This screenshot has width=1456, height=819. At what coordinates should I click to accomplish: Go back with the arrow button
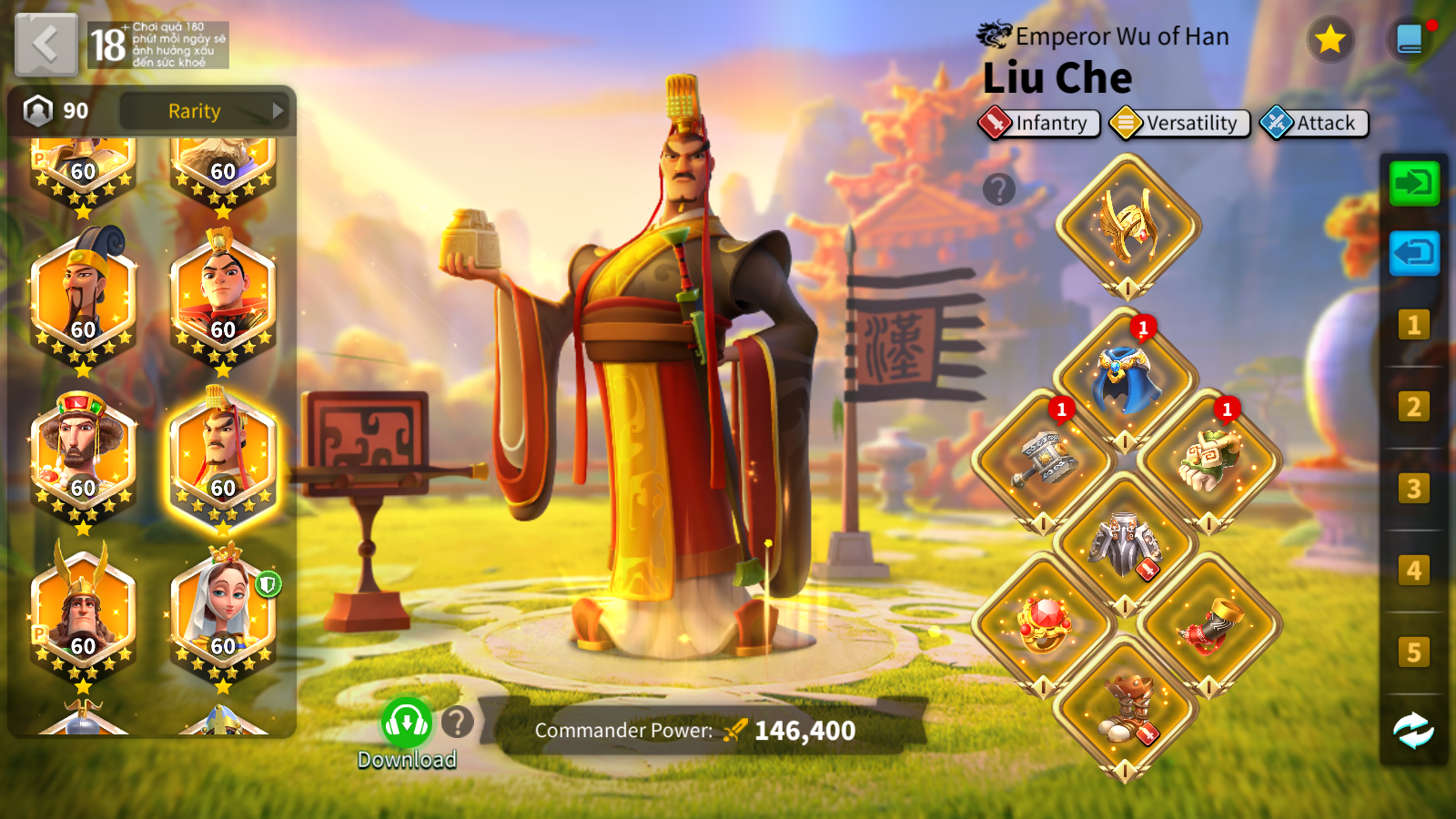click(45, 44)
